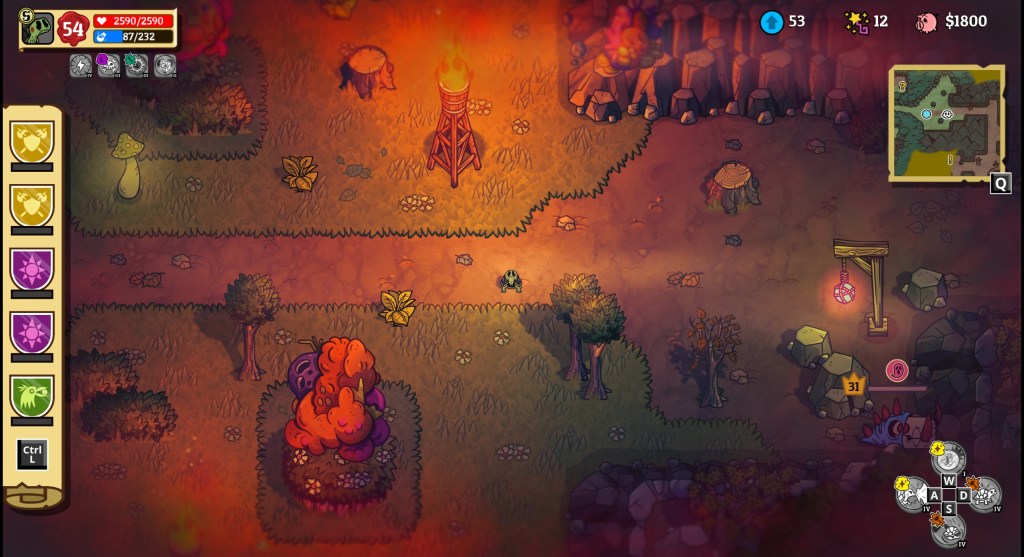
Task: Select the passive icon with green badge
Action: (x=136, y=65)
